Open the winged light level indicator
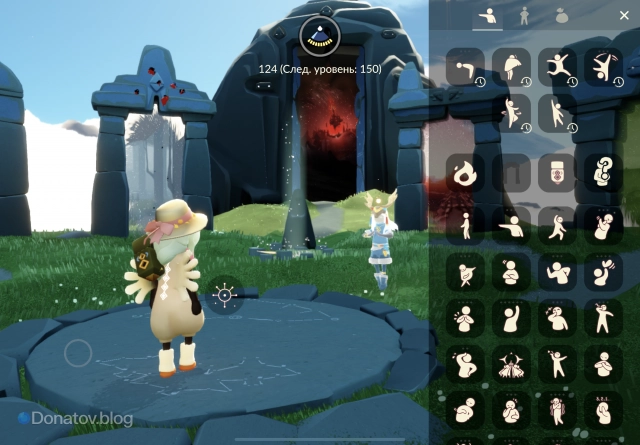This screenshot has width=640, height=445. coord(320,36)
